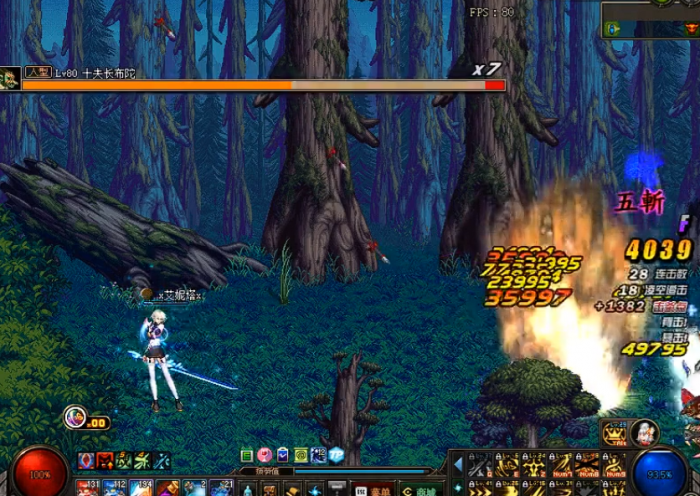Click the round coin-purse icon above the HP orb
Image resolution: width=700 pixels, height=496 pixels.
pos(75,417)
